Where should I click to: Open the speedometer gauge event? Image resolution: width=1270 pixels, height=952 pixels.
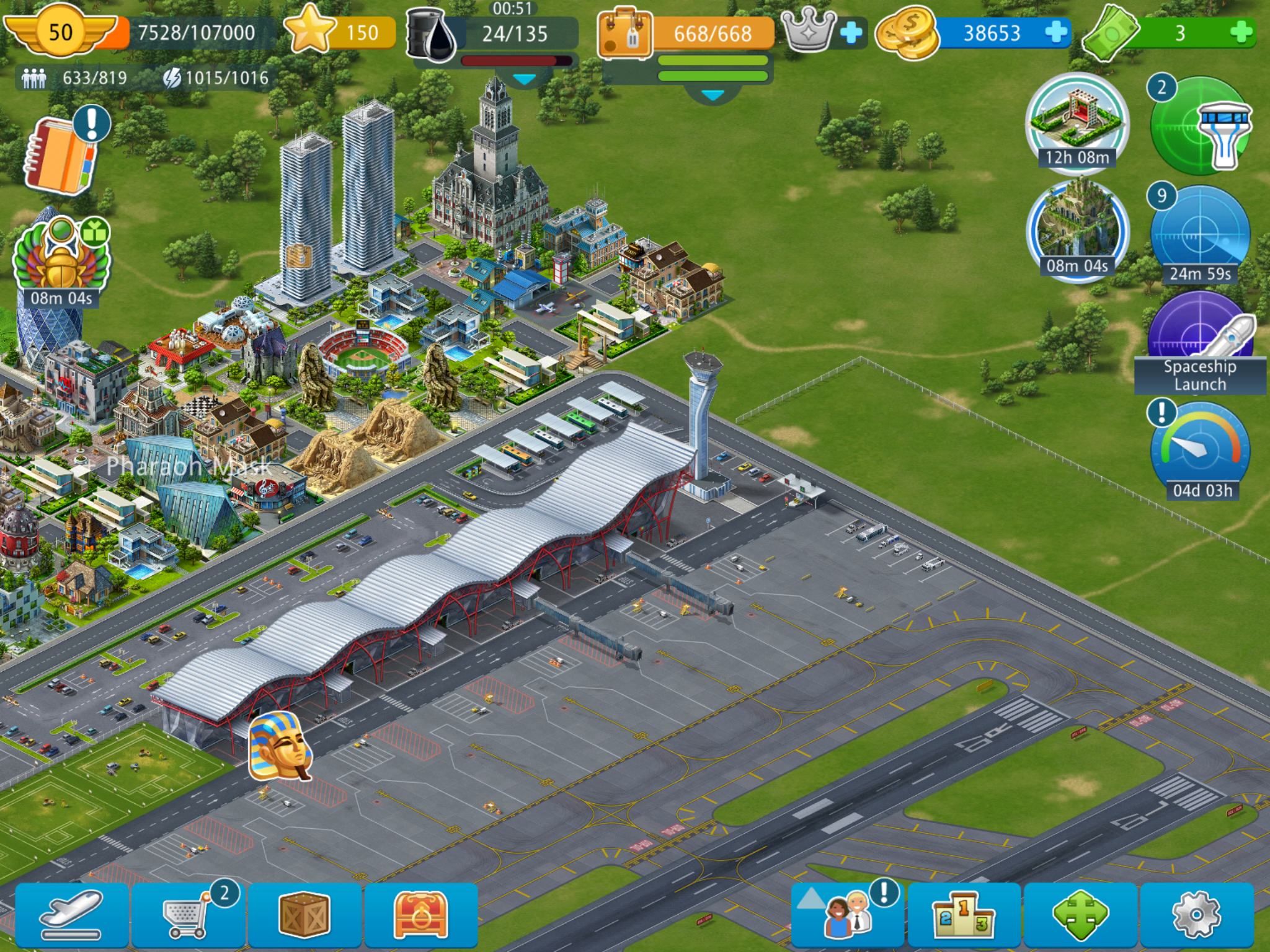1200,449
